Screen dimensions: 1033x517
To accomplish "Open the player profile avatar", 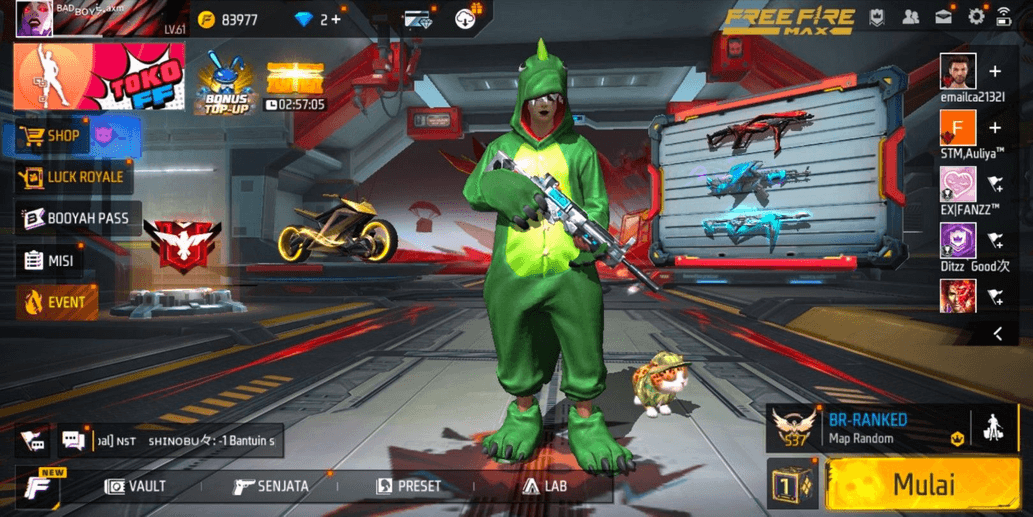I will [33, 19].
